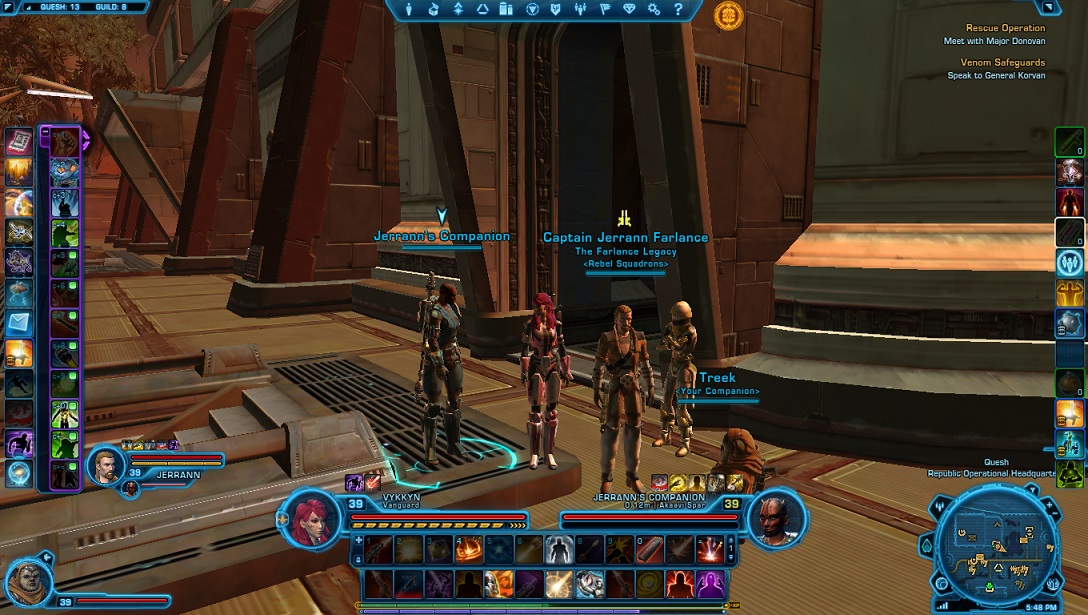This screenshot has height=615, width=1088.
Task: Select Jerrann's group member portrait
Action: 105,464
